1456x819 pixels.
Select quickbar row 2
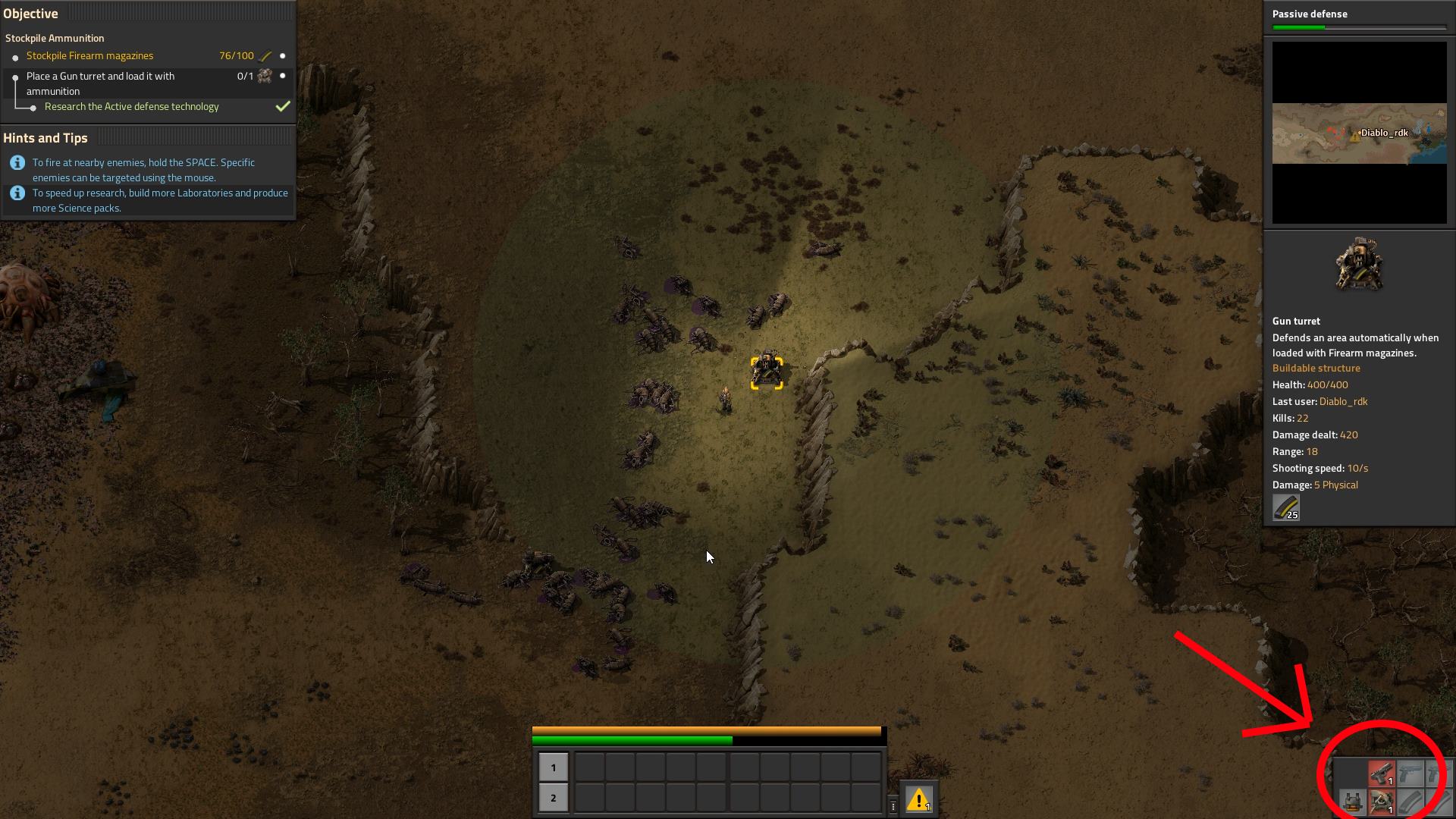click(554, 798)
